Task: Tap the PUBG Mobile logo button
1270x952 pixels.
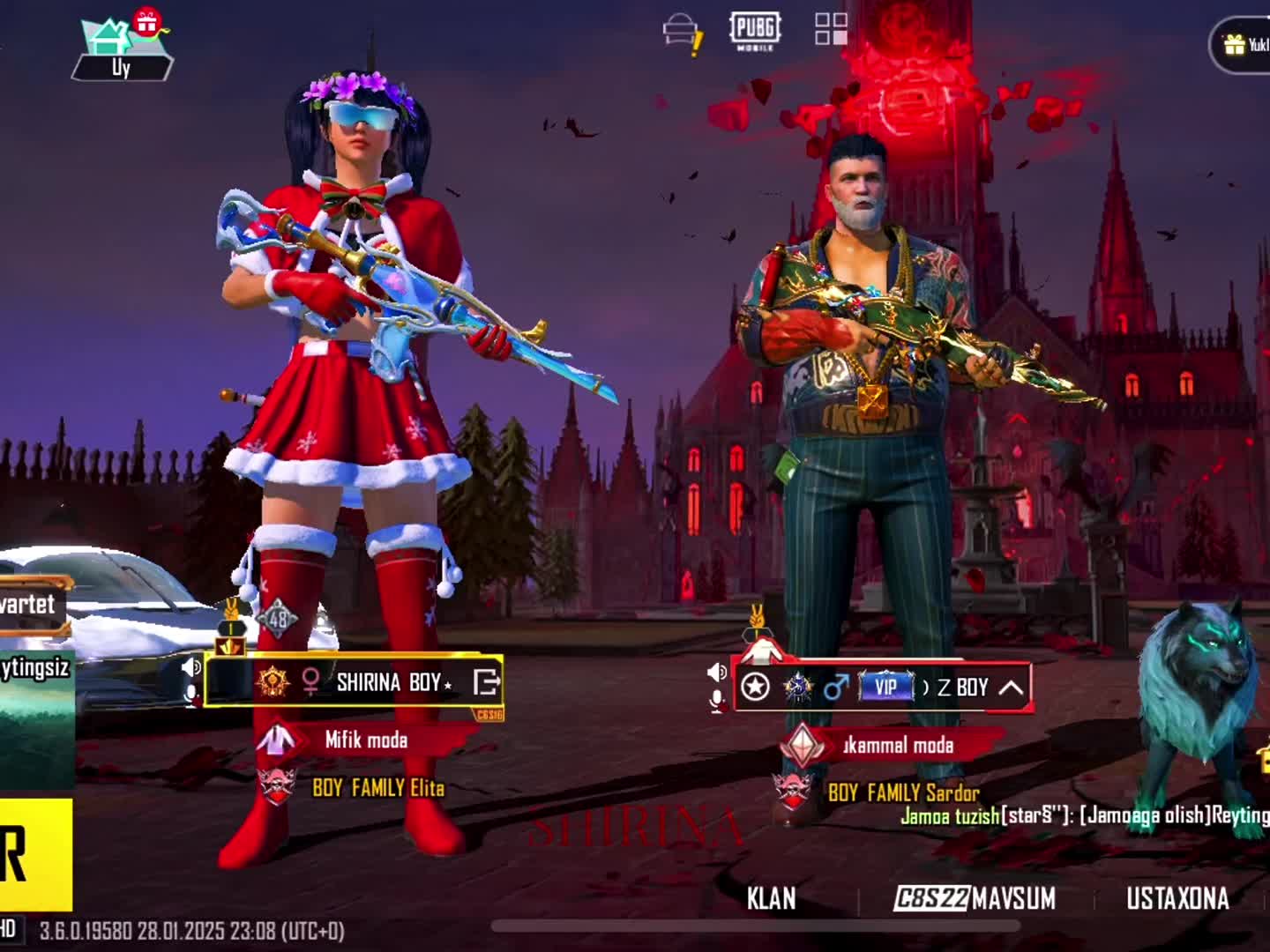Action: 755,31
